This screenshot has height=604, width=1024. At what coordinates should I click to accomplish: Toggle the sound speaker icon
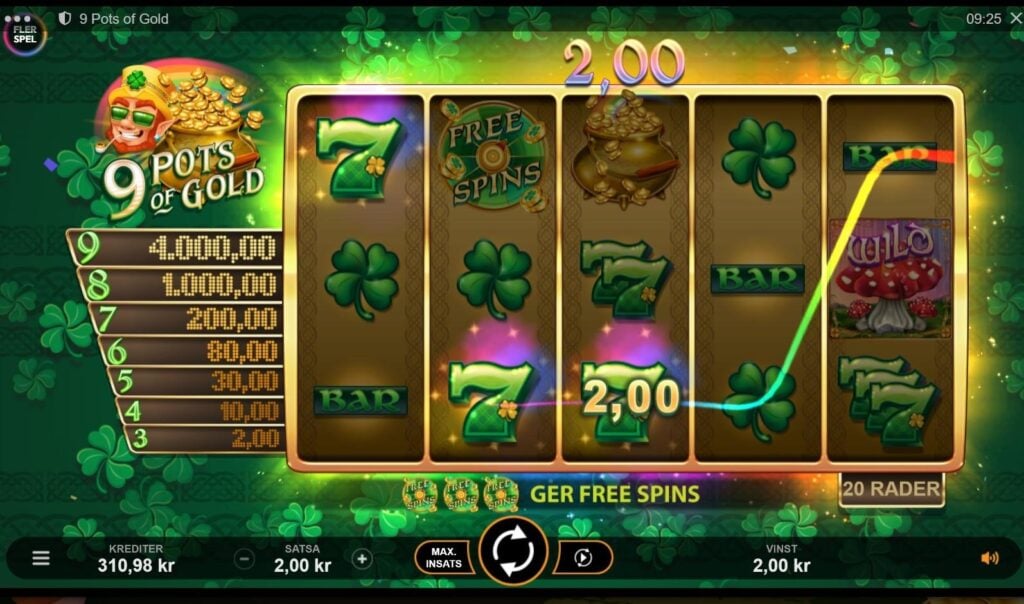(x=989, y=558)
